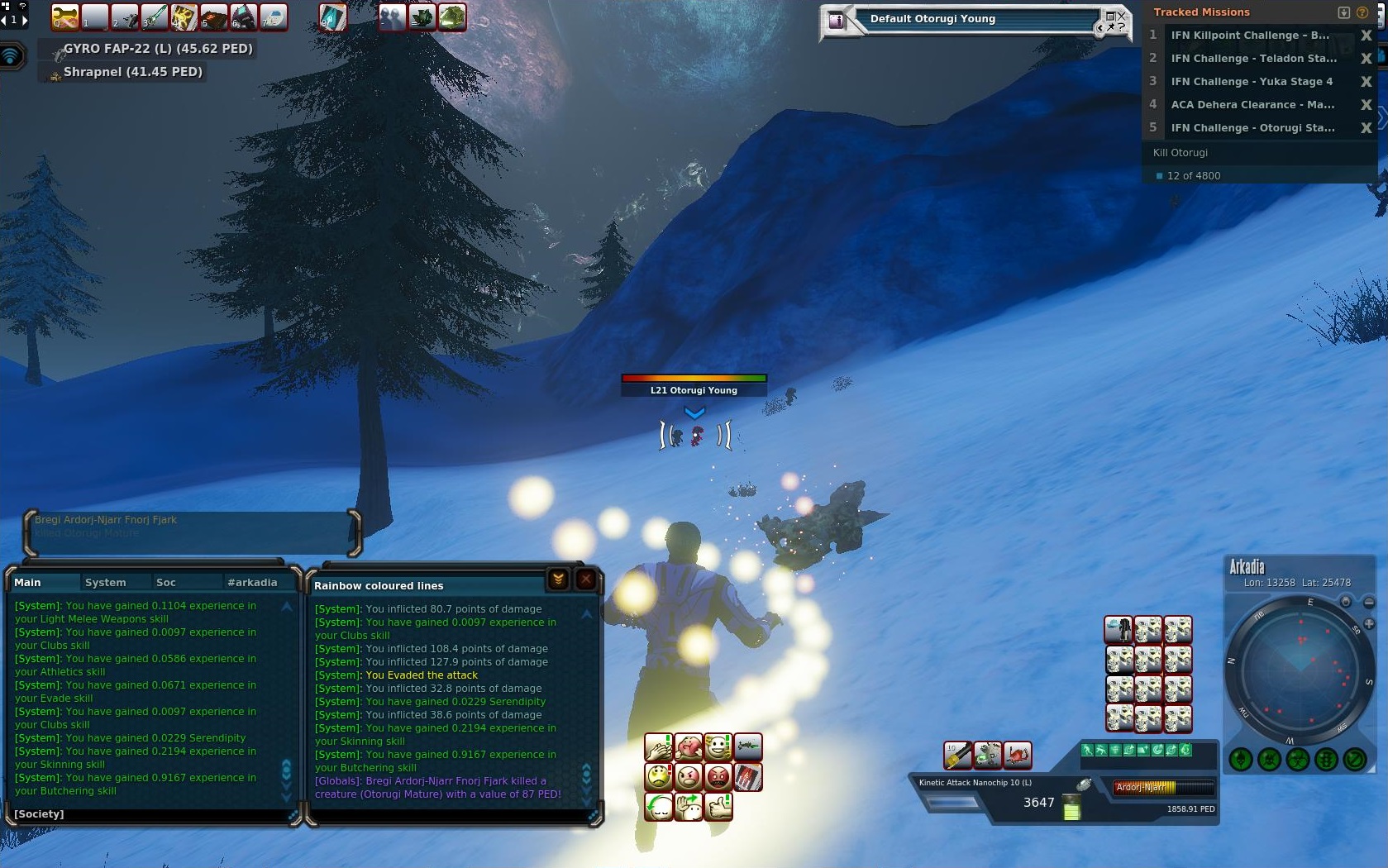
Task: Select the ACA Dehera Clearance tracked mission
Action: (x=1252, y=105)
